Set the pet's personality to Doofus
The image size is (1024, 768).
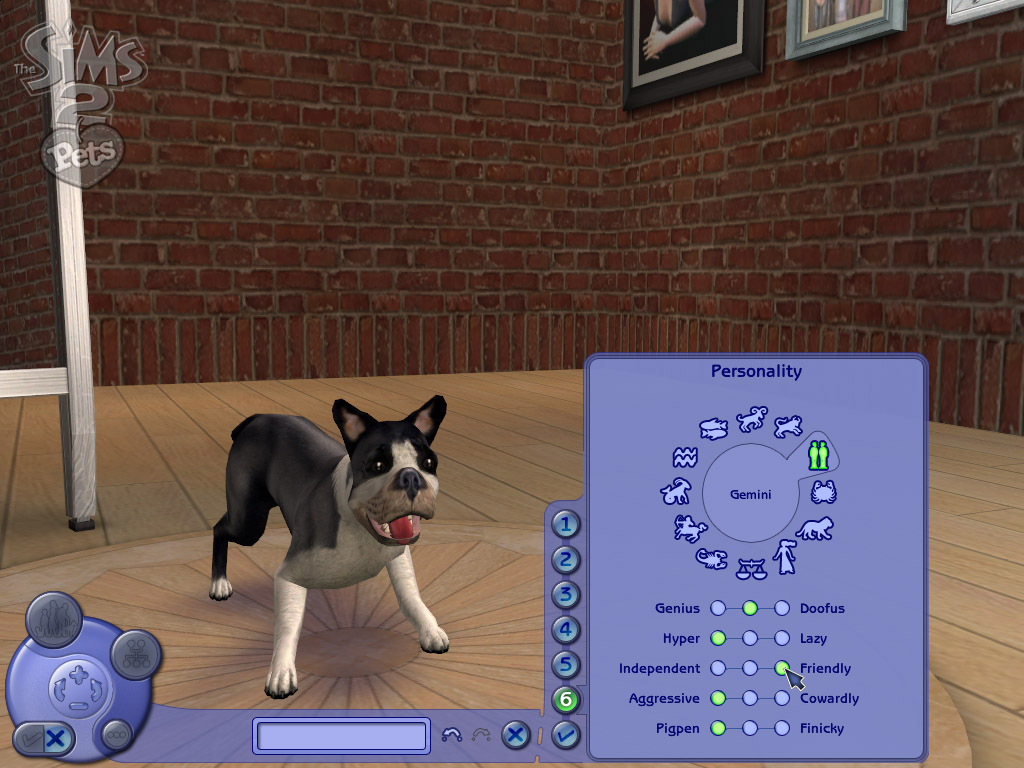point(782,608)
